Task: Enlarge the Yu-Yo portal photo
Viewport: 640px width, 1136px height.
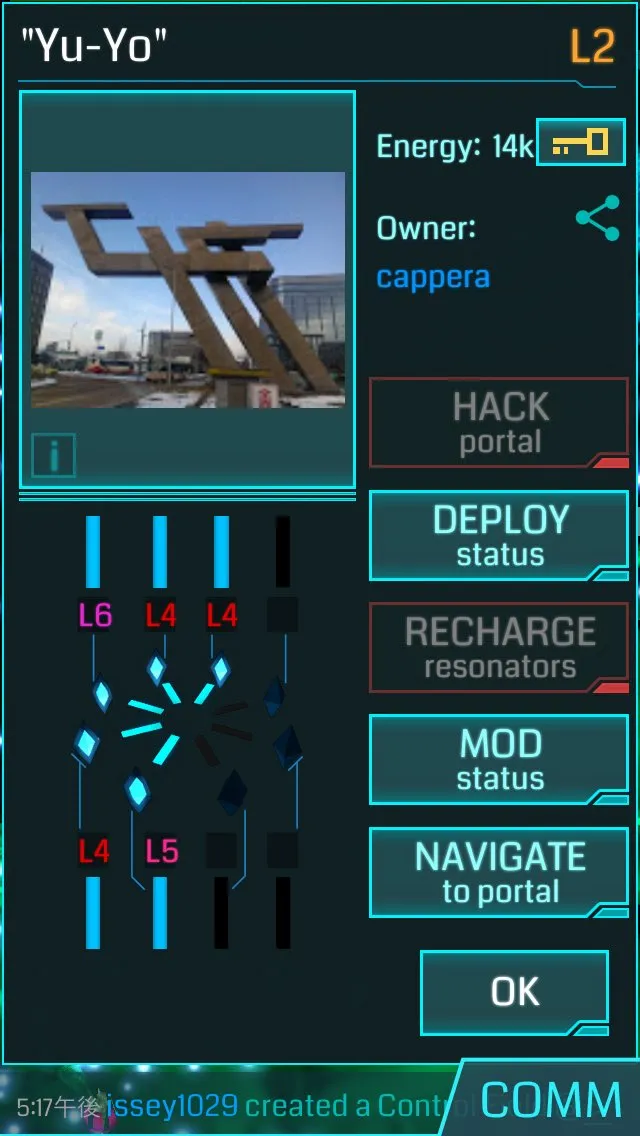Action: point(188,290)
